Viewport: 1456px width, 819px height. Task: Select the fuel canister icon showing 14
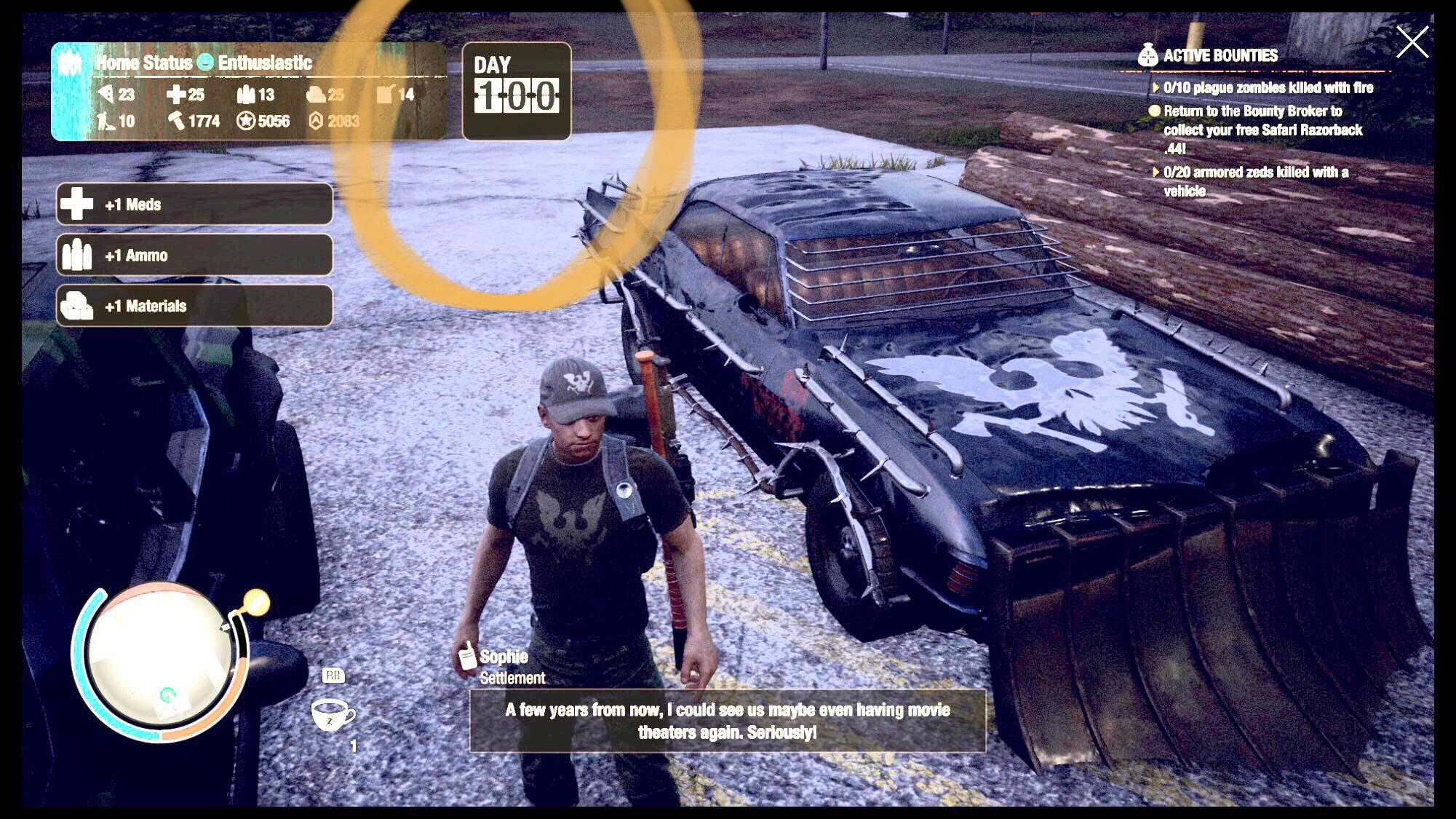[x=385, y=93]
